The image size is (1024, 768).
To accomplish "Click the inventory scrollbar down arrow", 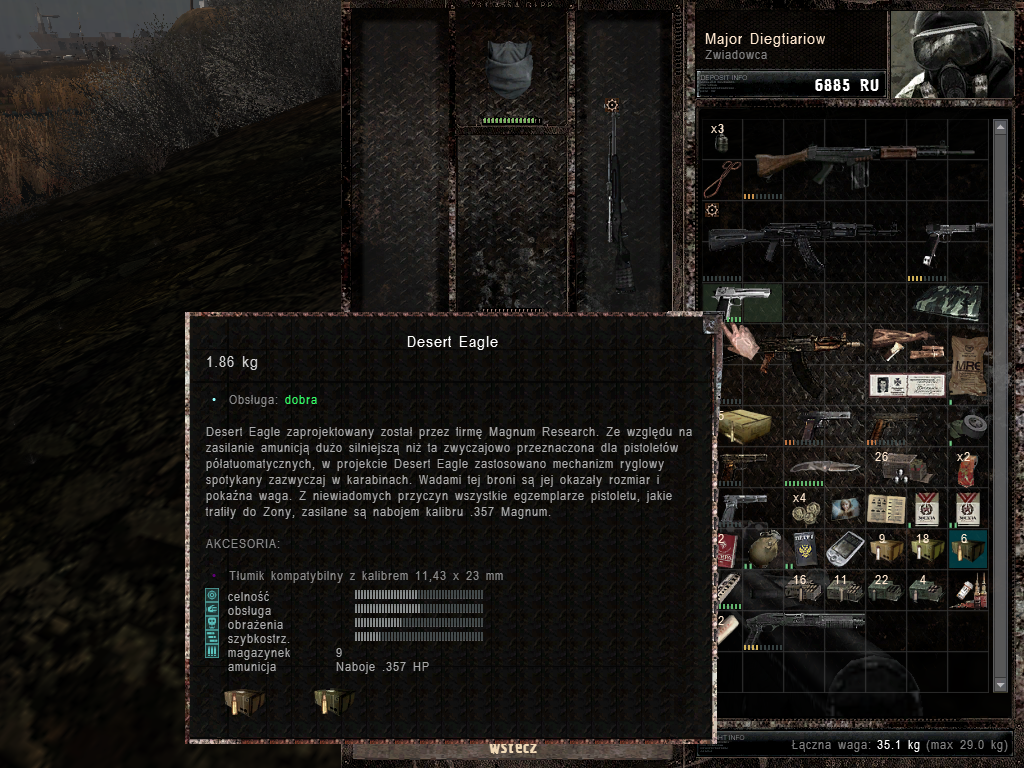I will pyautogui.click(x=1000, y=685).
